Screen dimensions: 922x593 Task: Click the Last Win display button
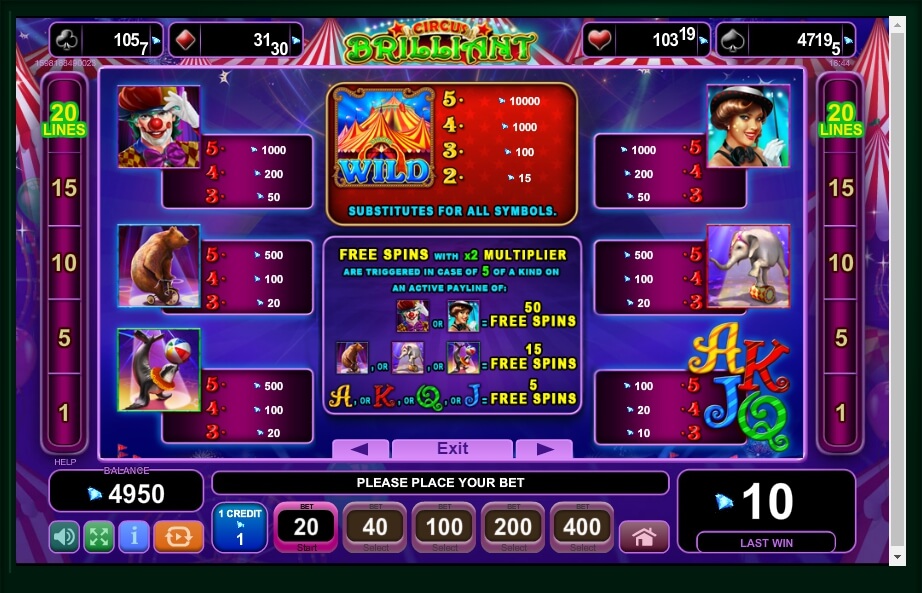766,543
